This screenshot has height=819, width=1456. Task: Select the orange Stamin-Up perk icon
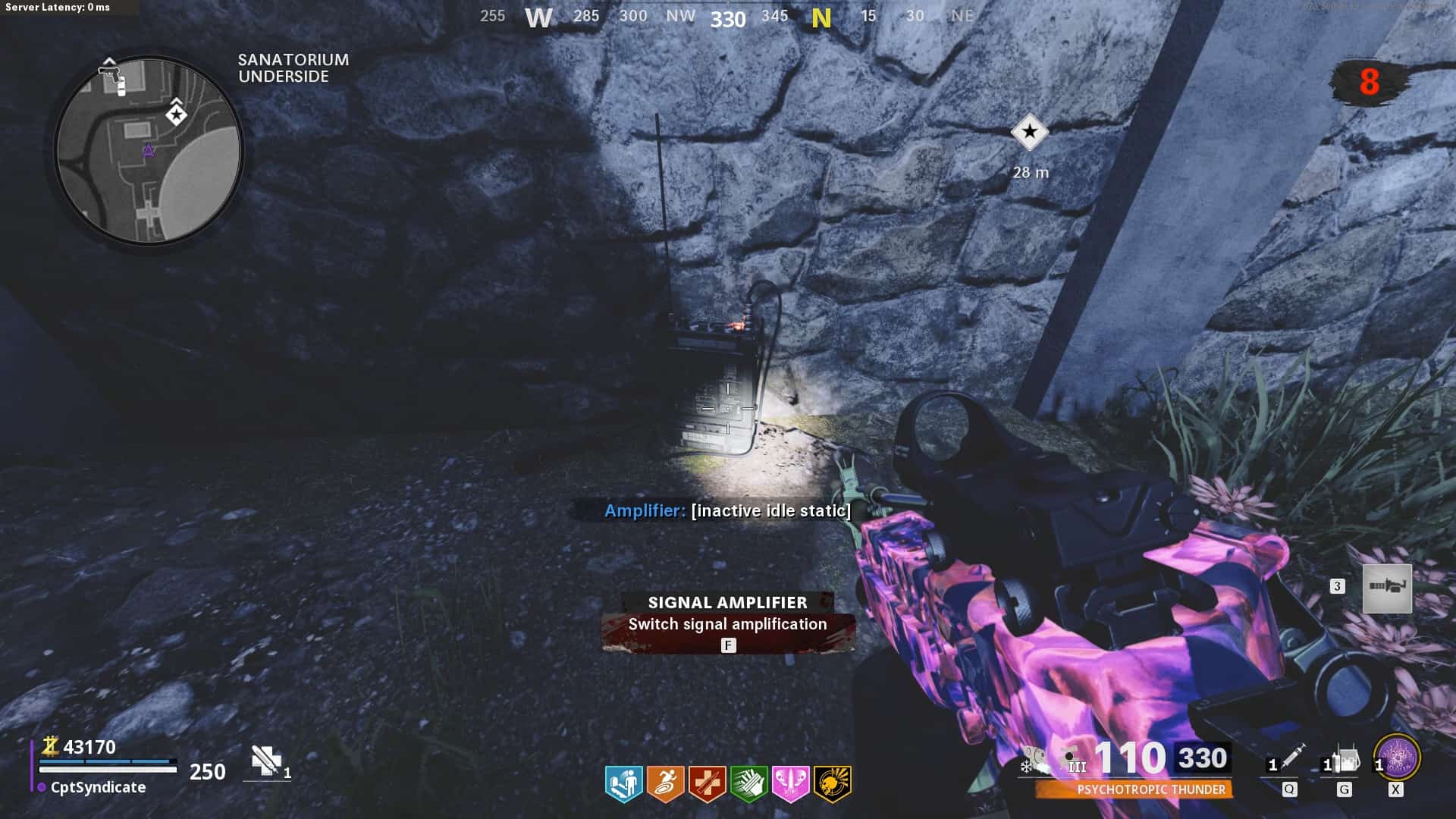tap(665, 783)
